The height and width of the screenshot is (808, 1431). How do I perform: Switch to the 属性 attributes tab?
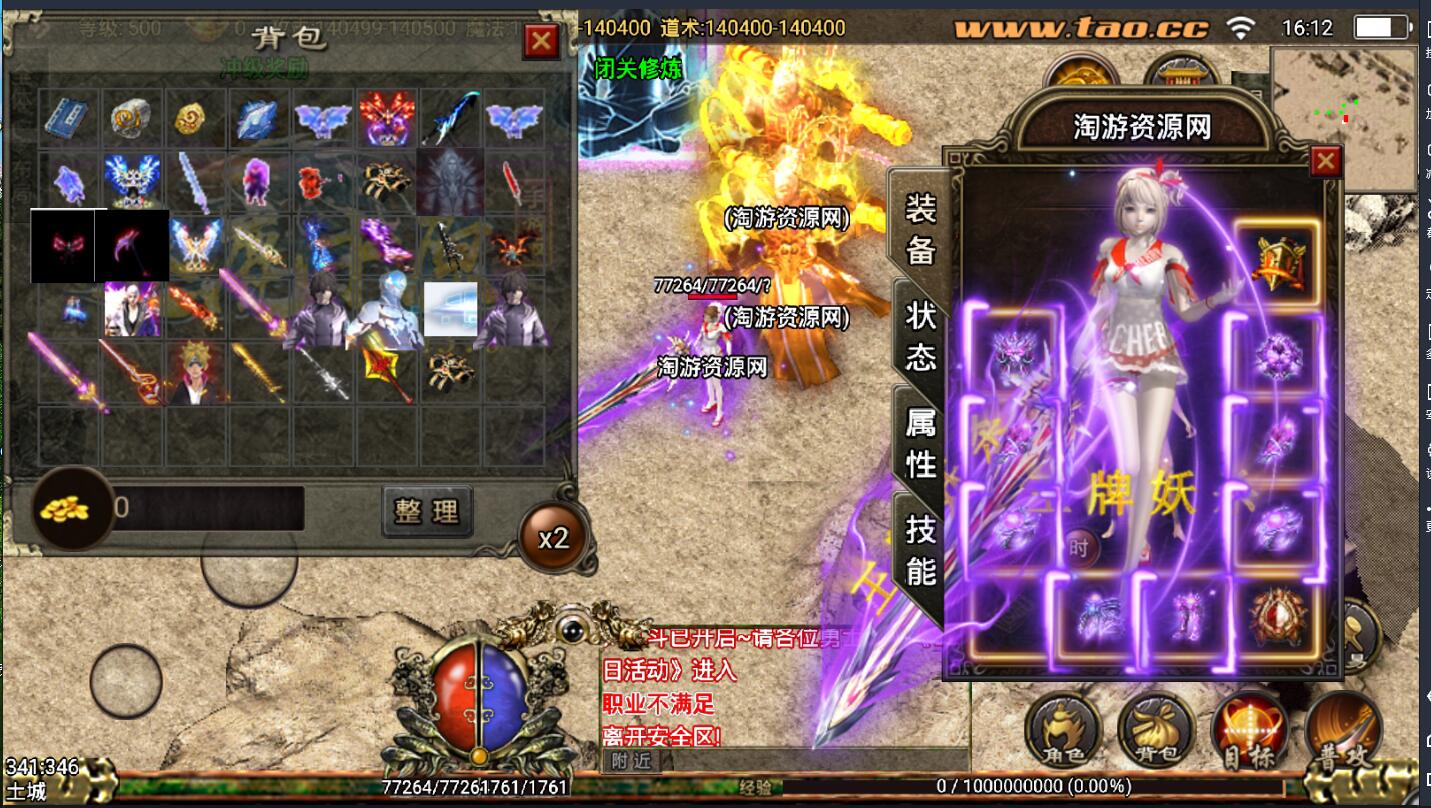pyautogui.click(x=920, y=443)
